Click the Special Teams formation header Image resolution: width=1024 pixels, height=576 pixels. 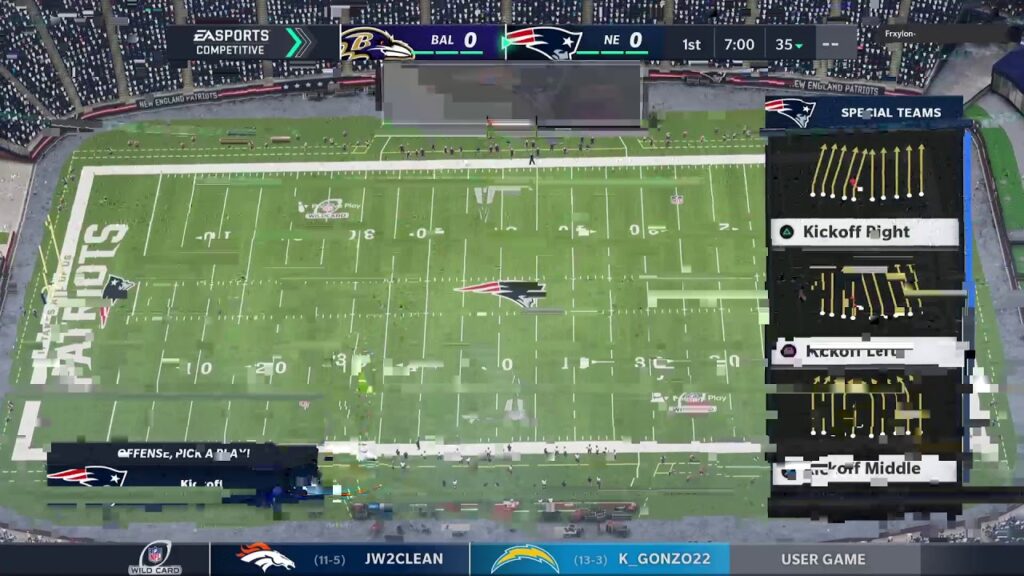click(865, 112)
